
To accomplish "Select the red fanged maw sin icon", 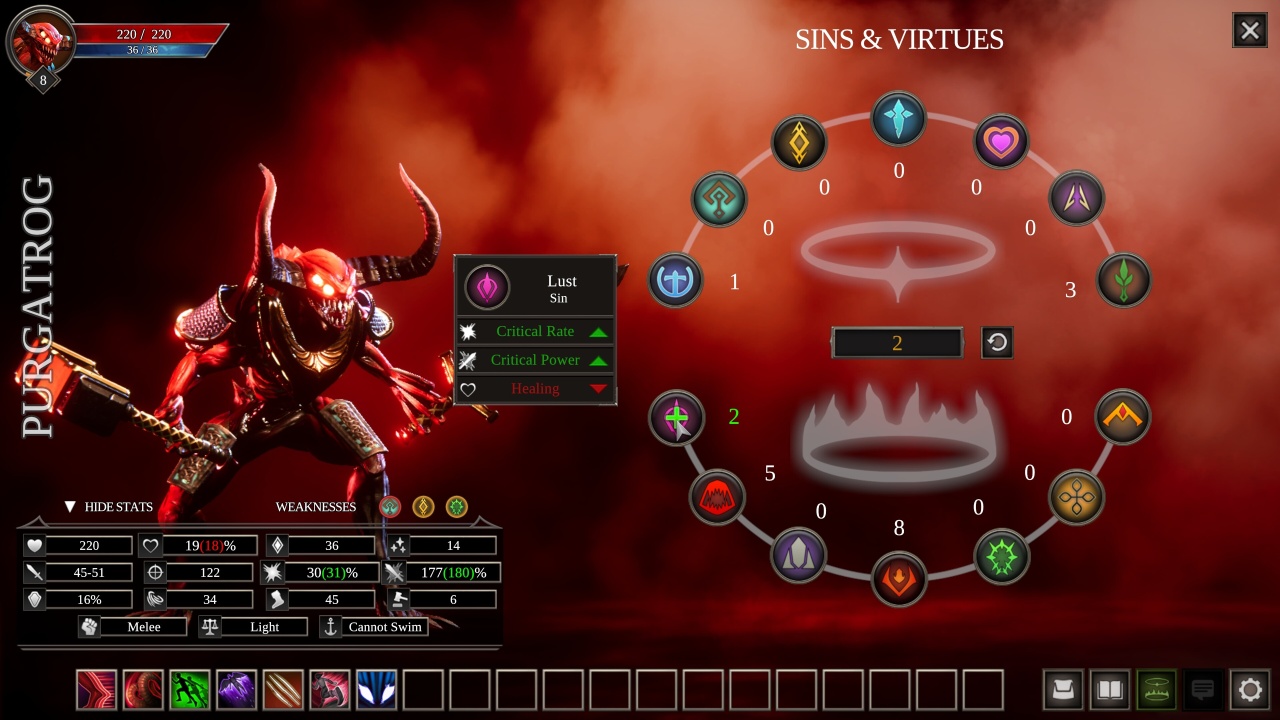I will 717,497.
